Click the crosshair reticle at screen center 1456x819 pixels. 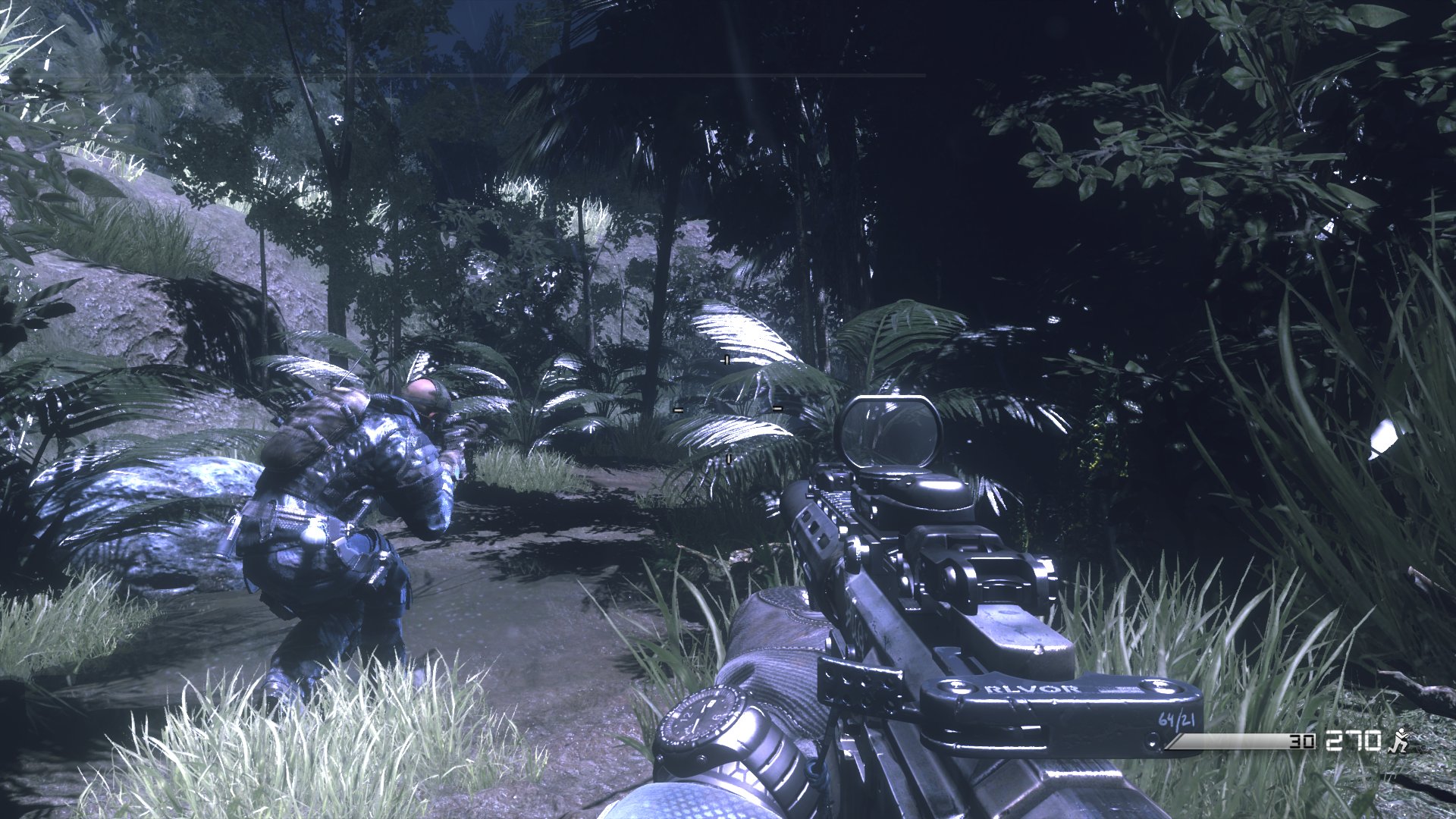726,409
